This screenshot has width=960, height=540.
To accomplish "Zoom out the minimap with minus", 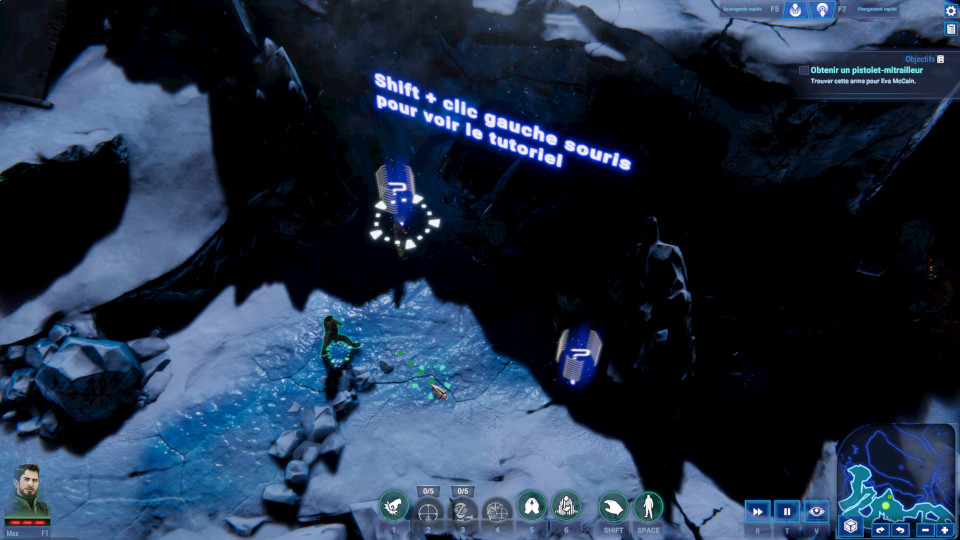I will pyautogui.click(x=926, y=529).
